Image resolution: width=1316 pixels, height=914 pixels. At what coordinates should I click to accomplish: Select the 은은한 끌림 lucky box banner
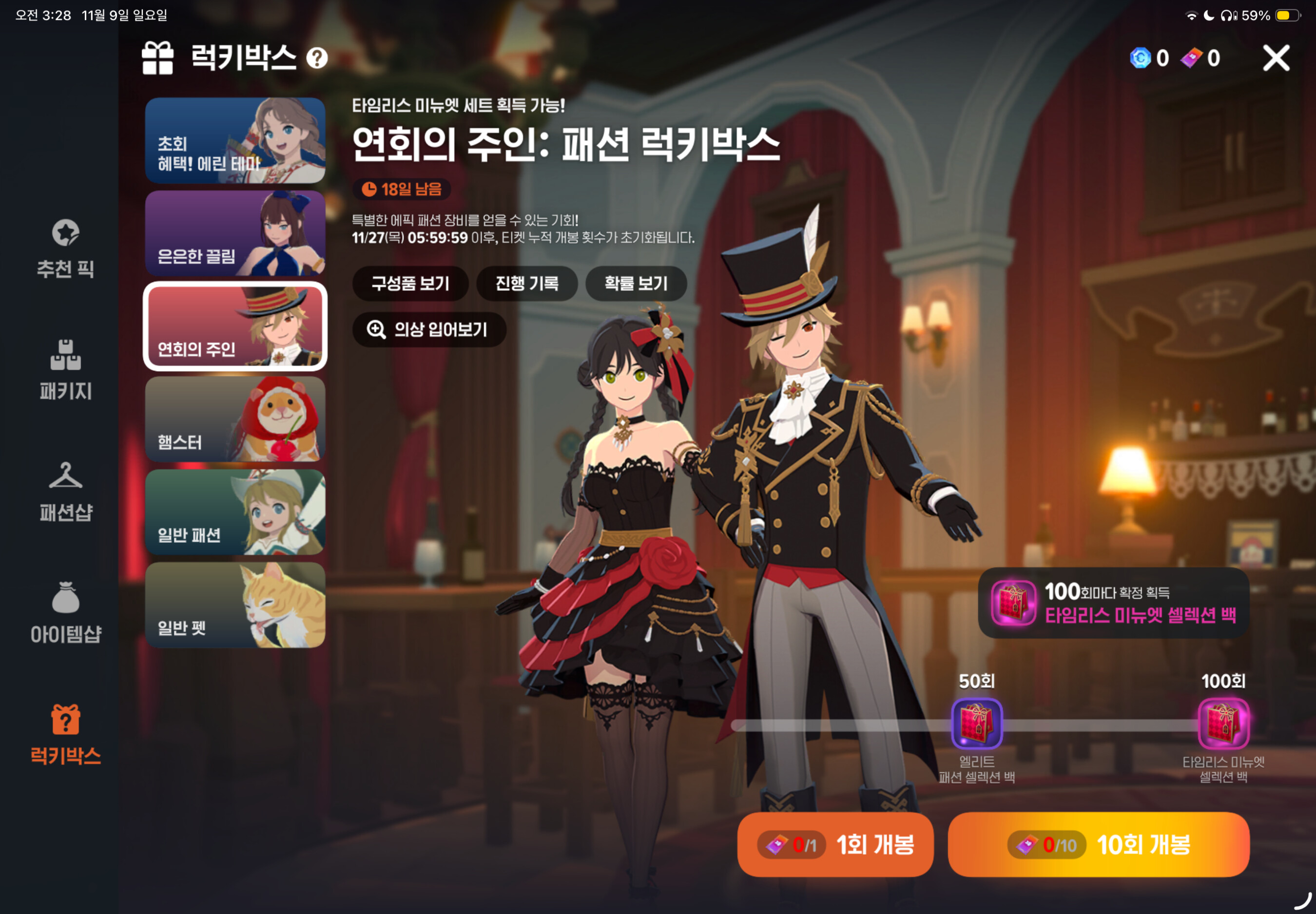click(x=235, y=234)
